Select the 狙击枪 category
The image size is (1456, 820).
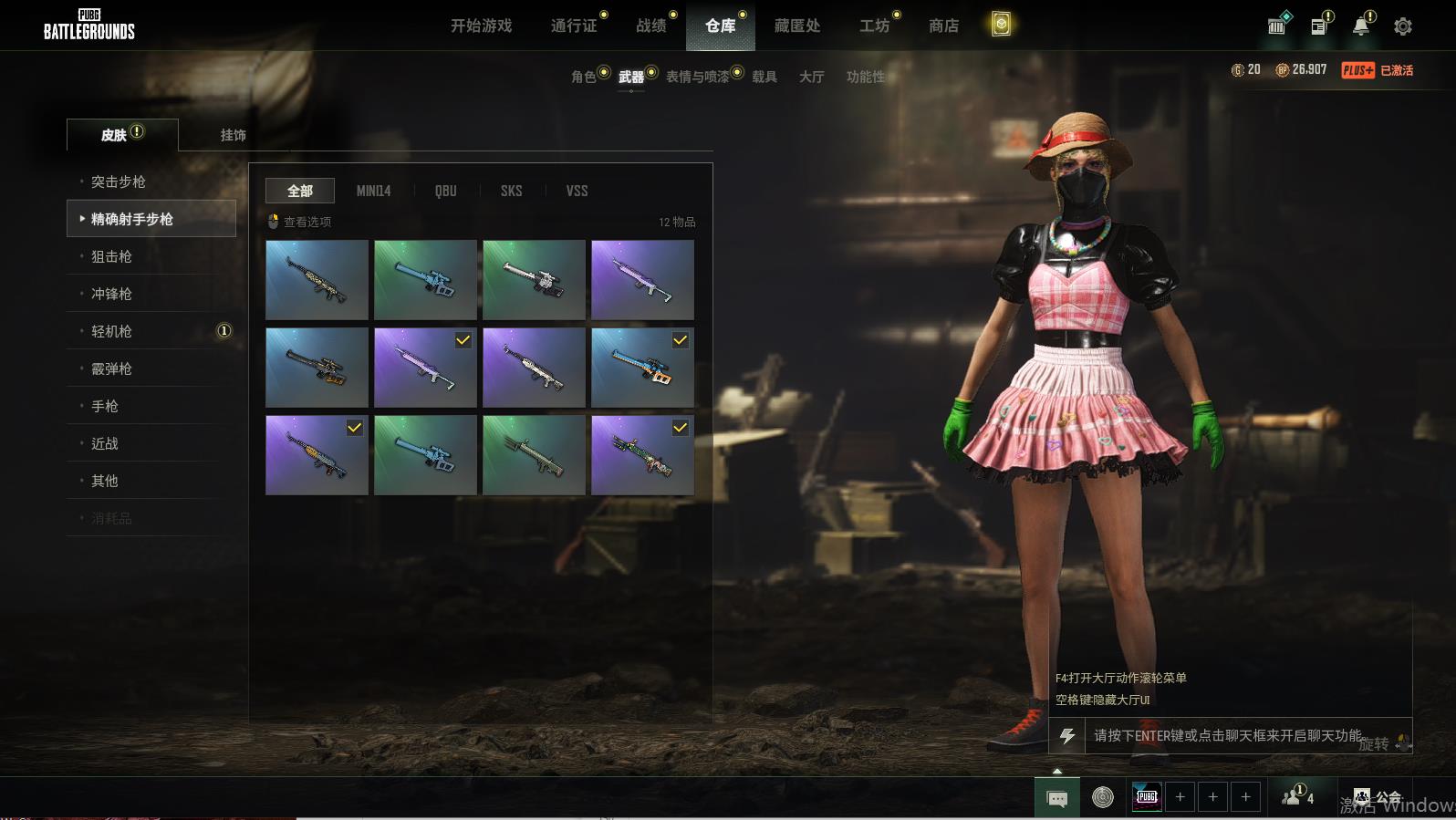(111, 256)
